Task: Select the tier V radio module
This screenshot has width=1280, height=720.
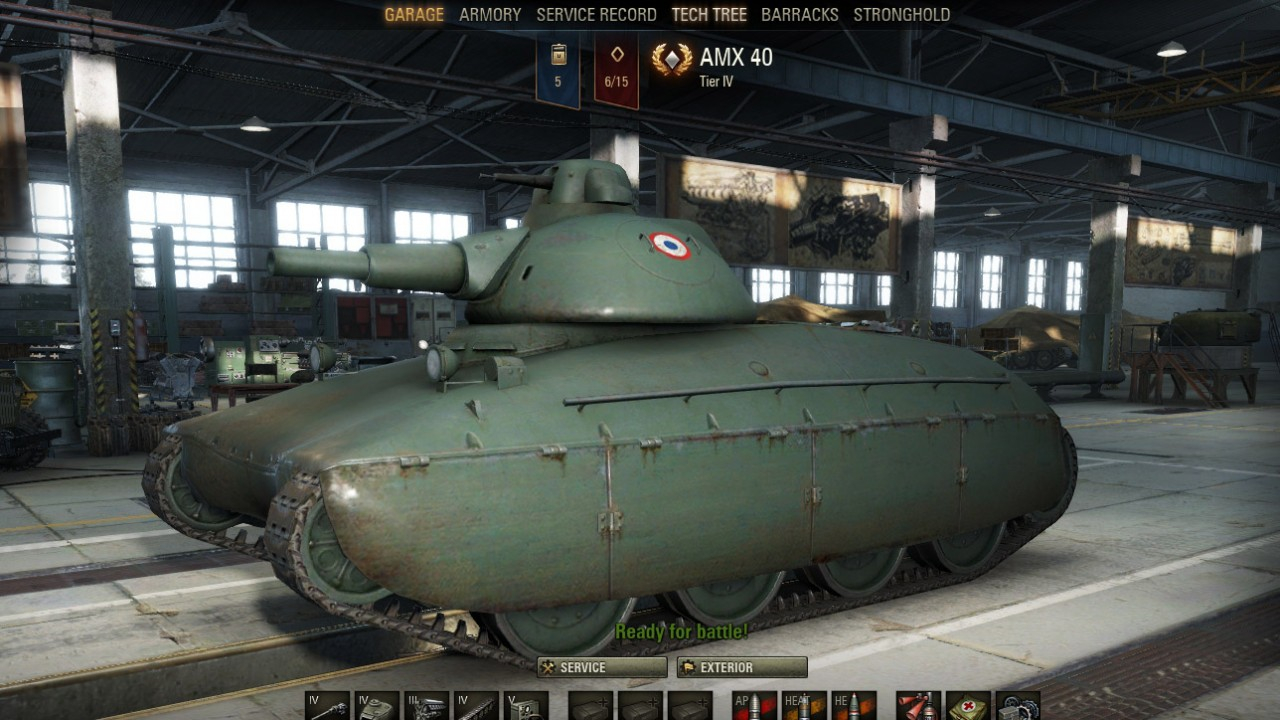Action: pyautogui.click(x=526, y=706)
